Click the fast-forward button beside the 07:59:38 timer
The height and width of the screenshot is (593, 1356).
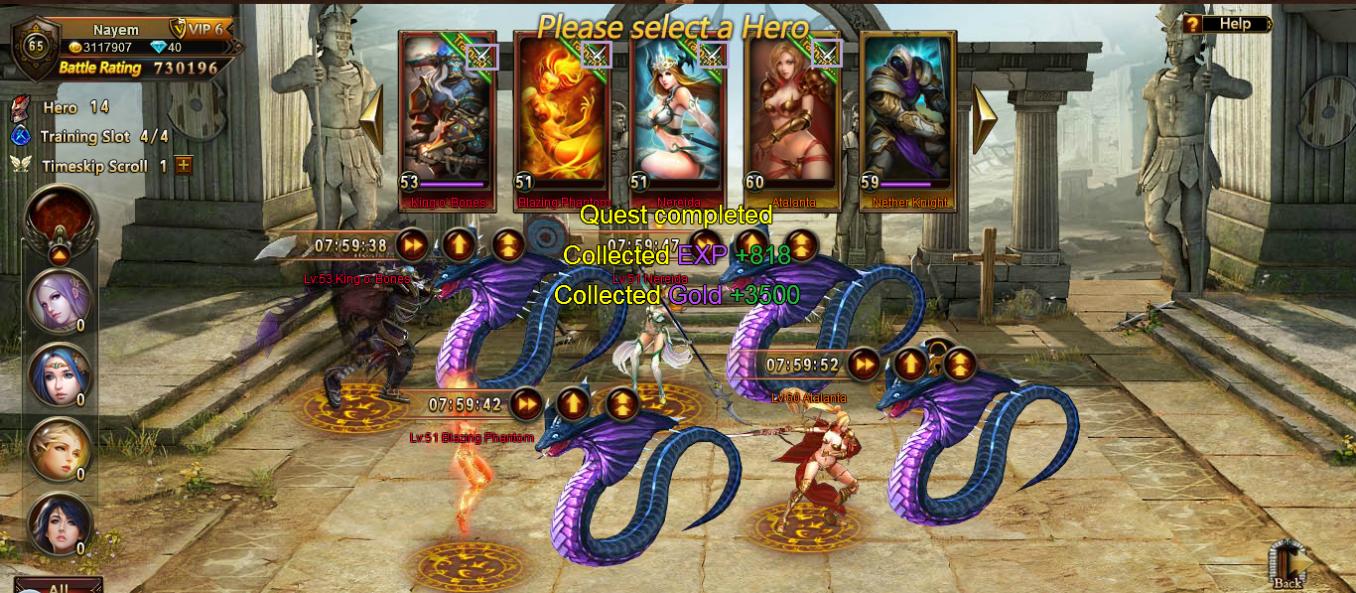point(412,244)
